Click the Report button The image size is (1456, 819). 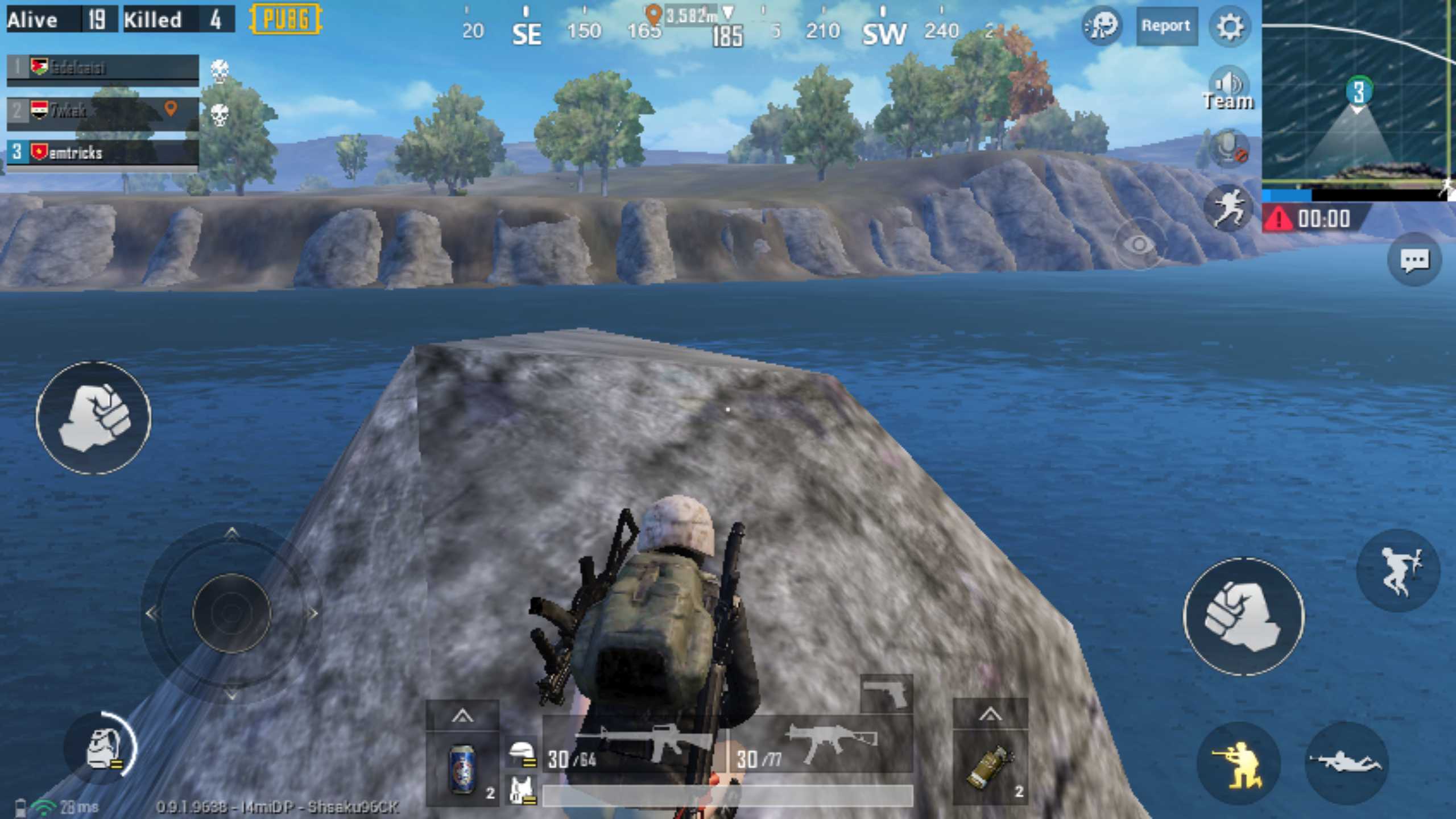coord(1166,26)
